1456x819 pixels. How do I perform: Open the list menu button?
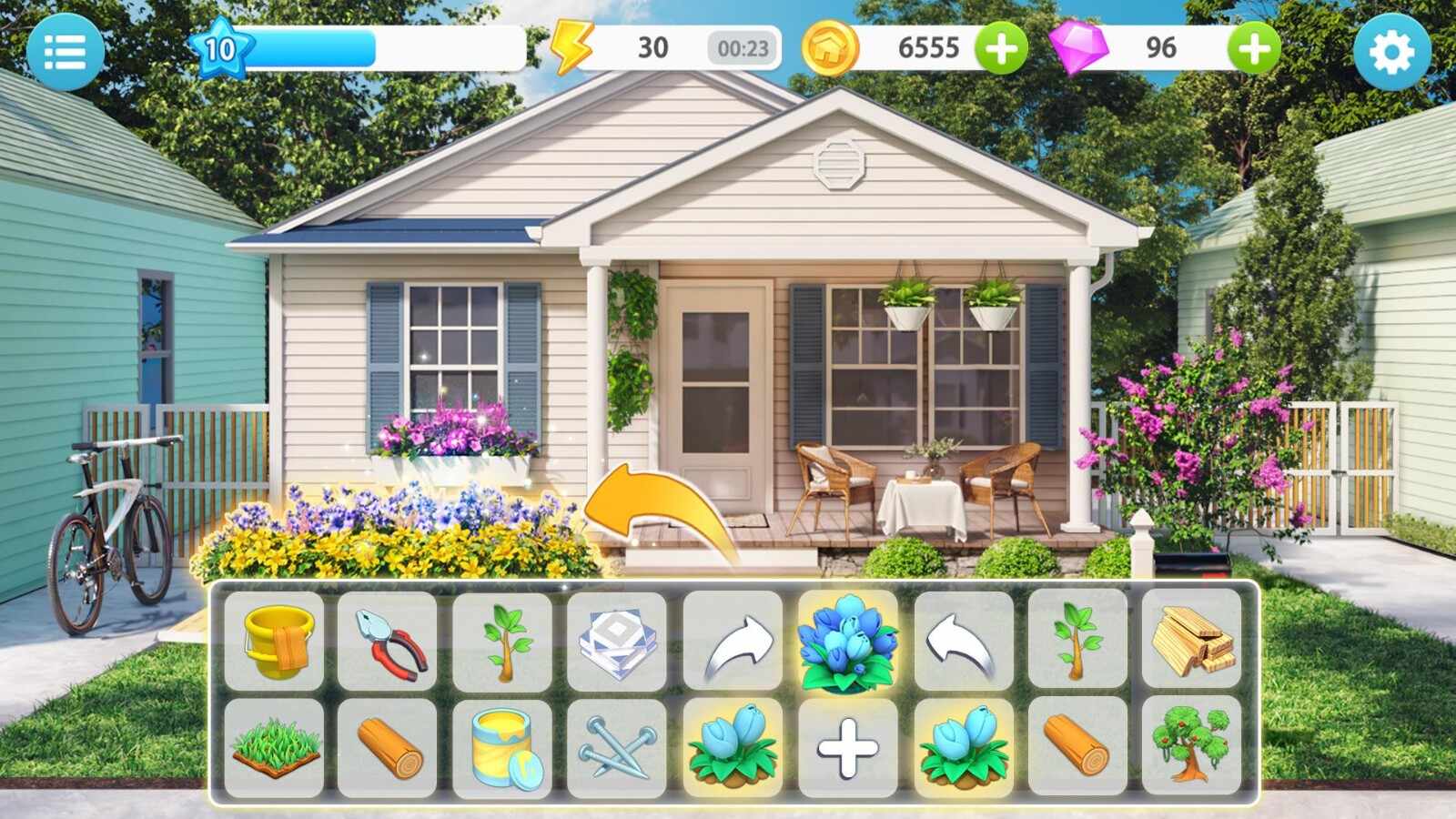pyautogui.click(x=65, y=52)
